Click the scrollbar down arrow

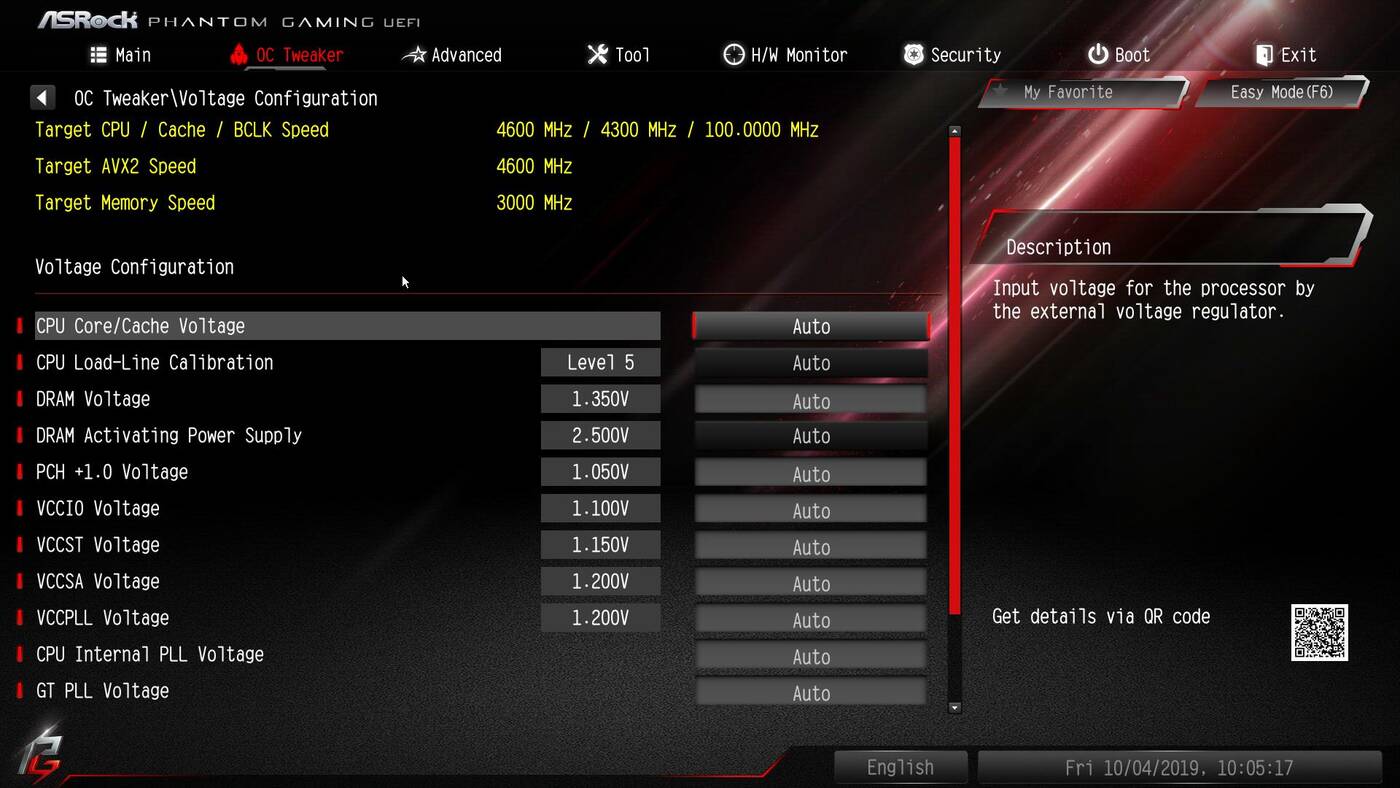point(954,708)
